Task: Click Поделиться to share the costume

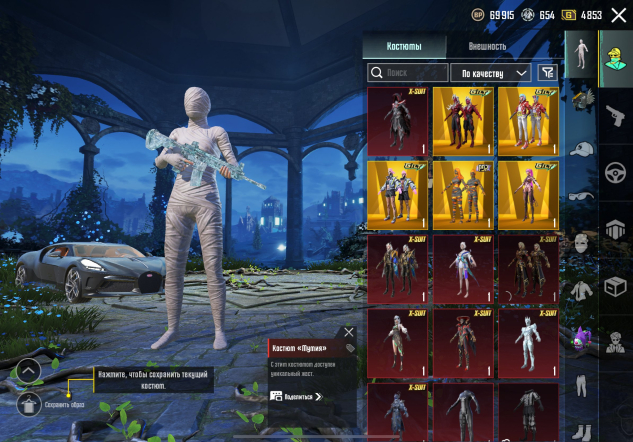Action: coord(297,396)
